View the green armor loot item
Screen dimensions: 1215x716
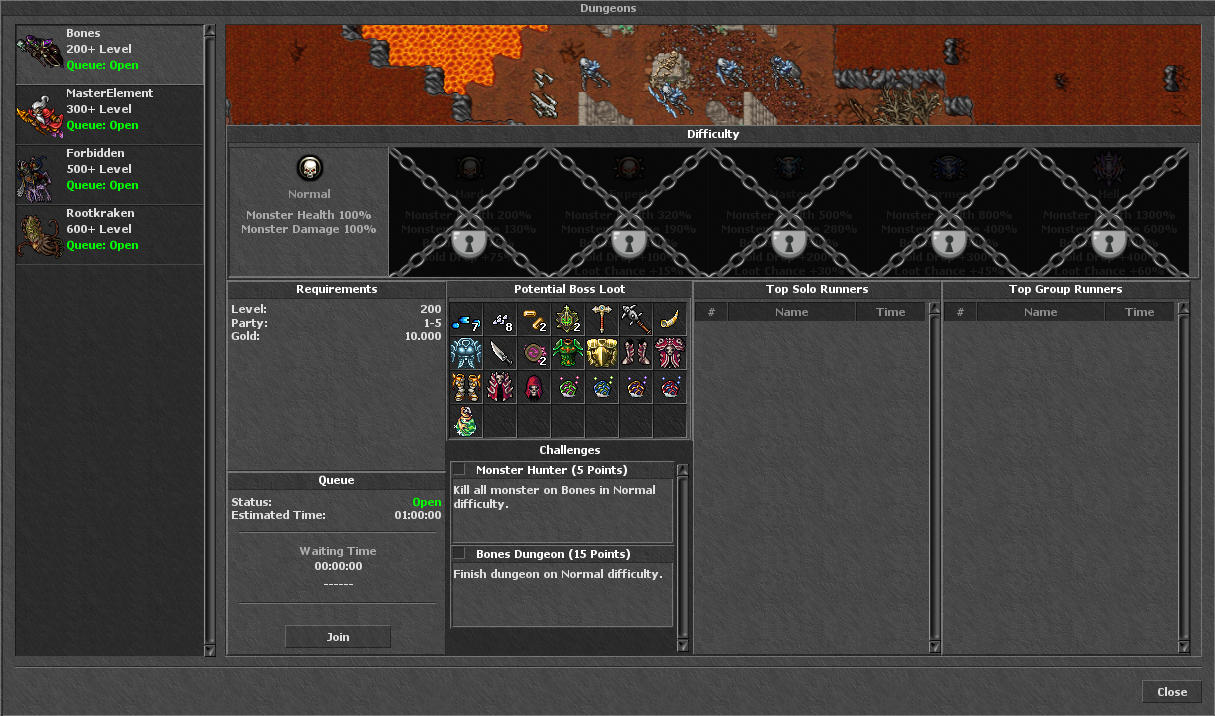(x=568, y=353)
